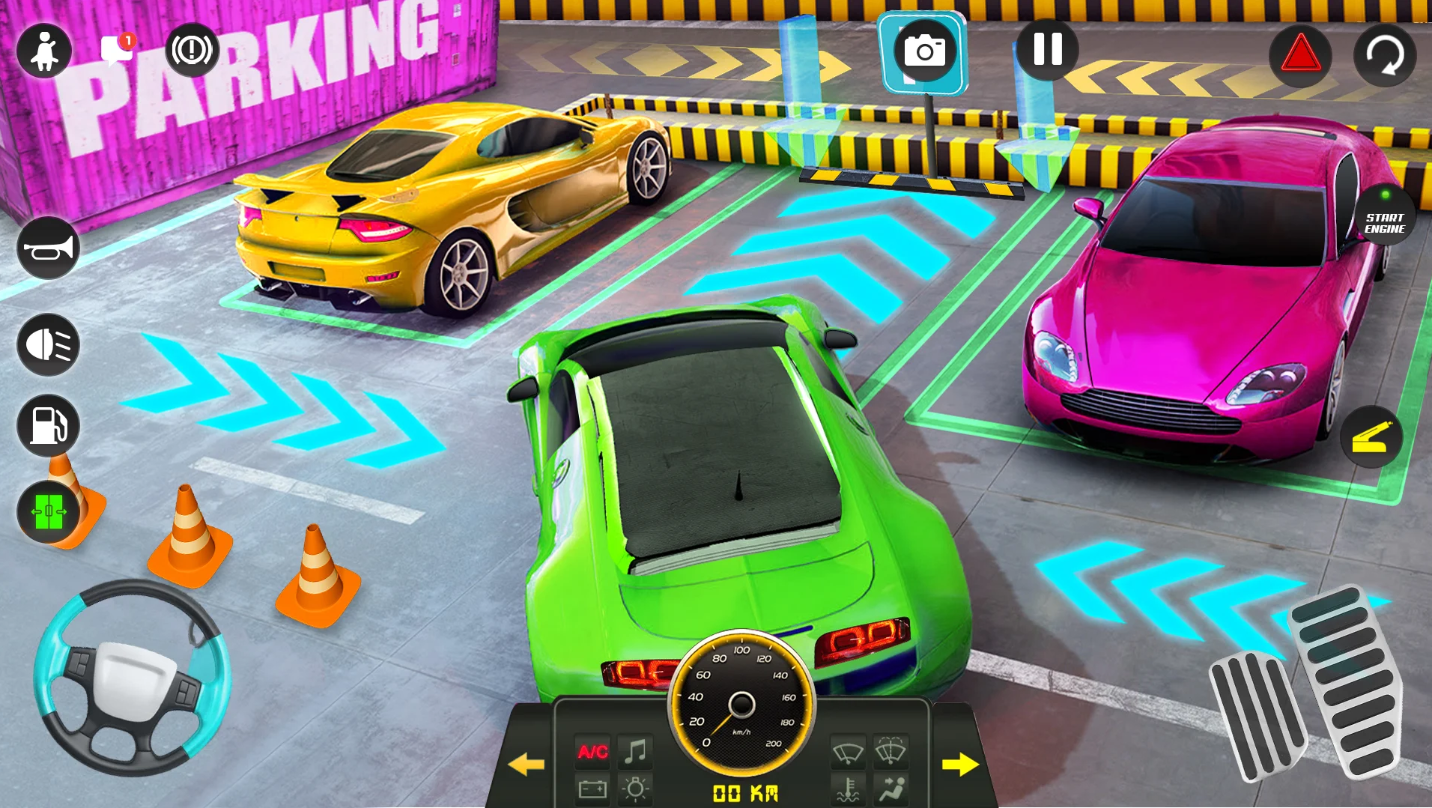The width and height of the screenshot is (1432, 808).
Task: Step on the brake pedal
Action: pos(1257,715)
